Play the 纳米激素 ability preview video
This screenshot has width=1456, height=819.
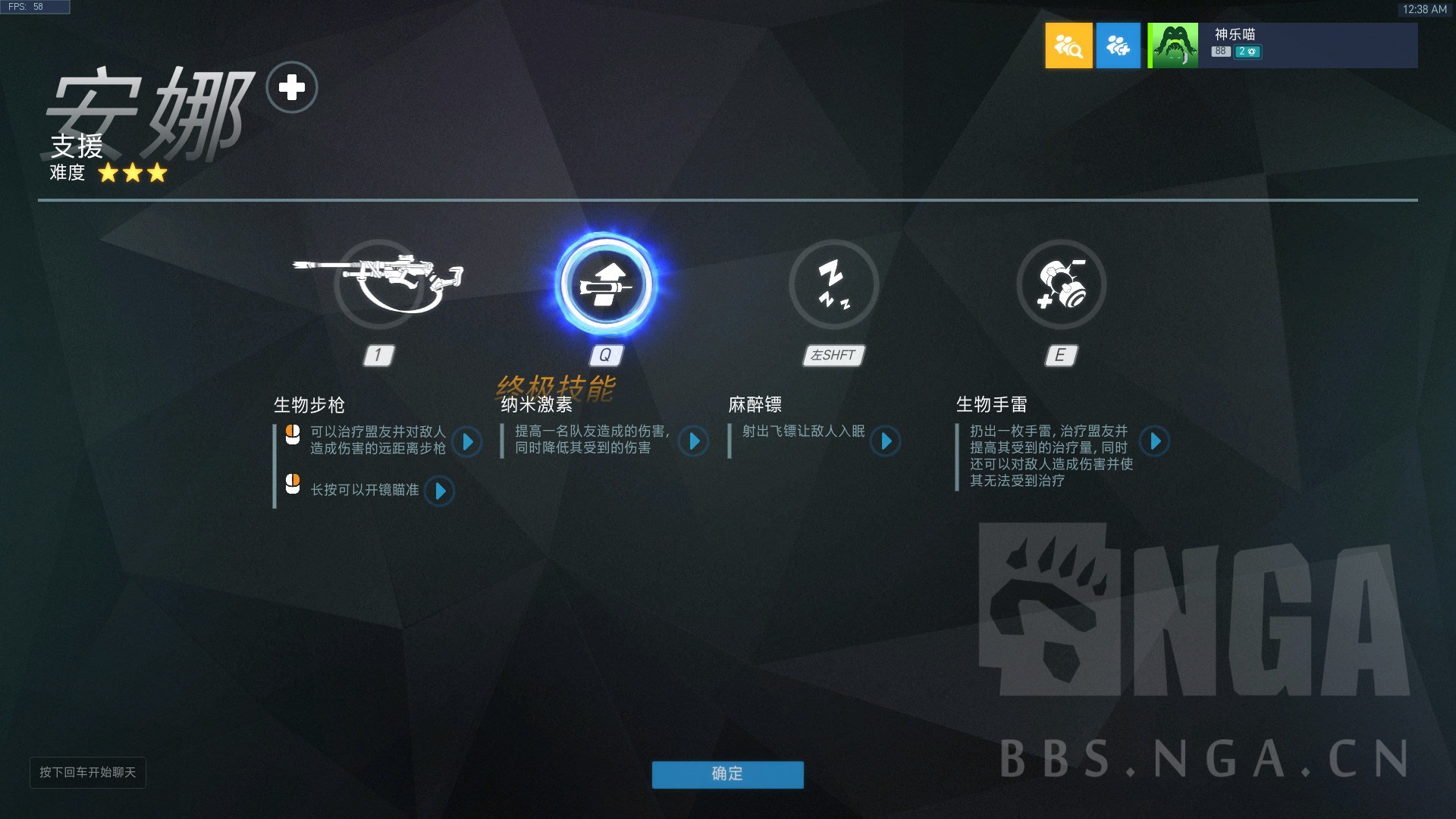pyautogui.click(x=694, y=442)
